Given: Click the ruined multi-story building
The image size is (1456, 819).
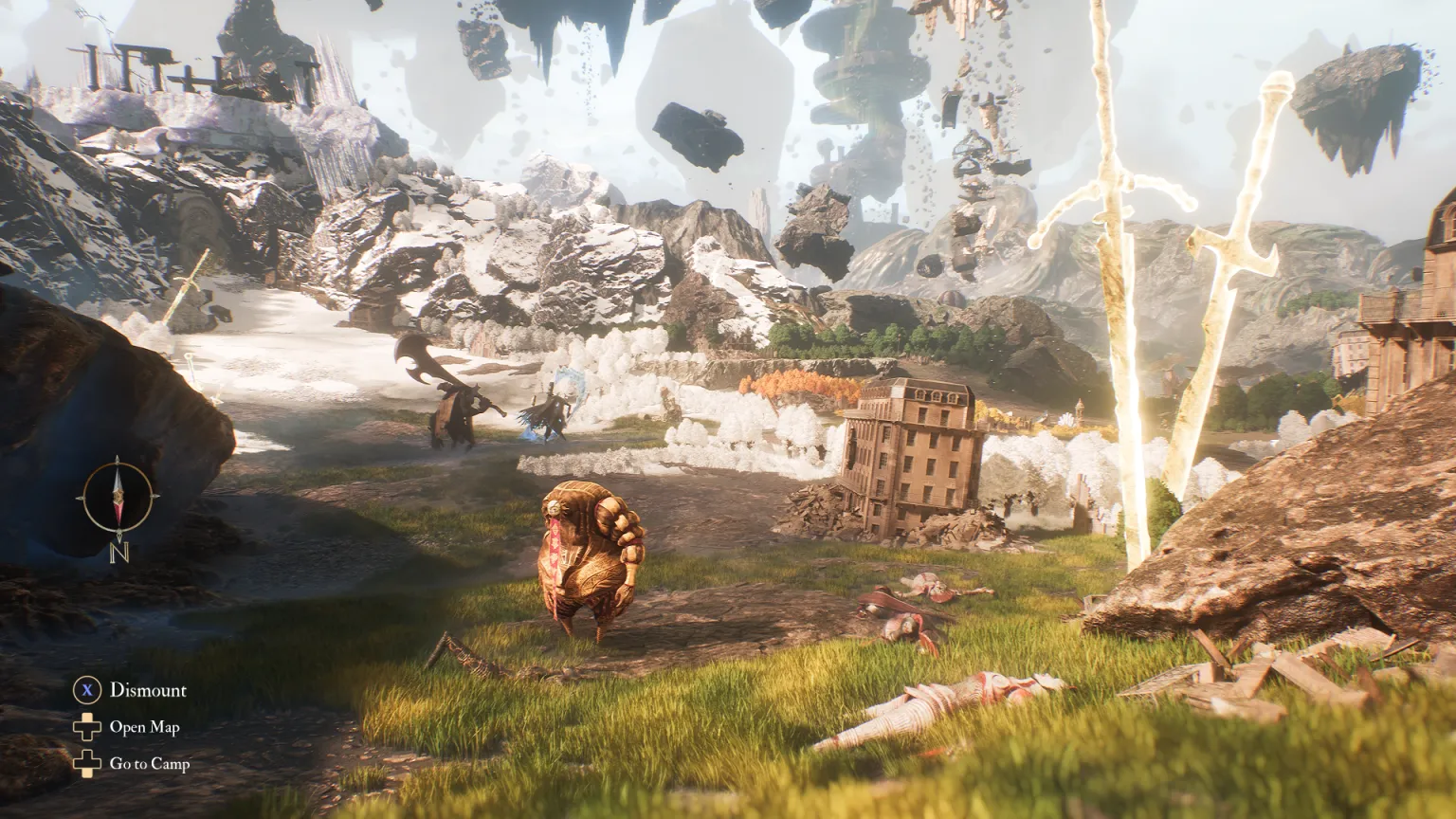Looking at the screenshot, I should 910,446.
